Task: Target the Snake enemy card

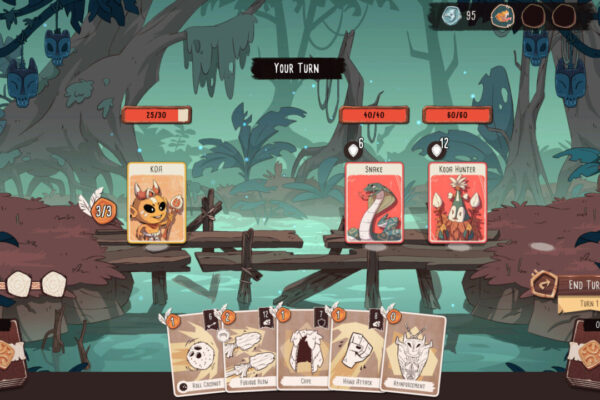Action: point(374,204)
